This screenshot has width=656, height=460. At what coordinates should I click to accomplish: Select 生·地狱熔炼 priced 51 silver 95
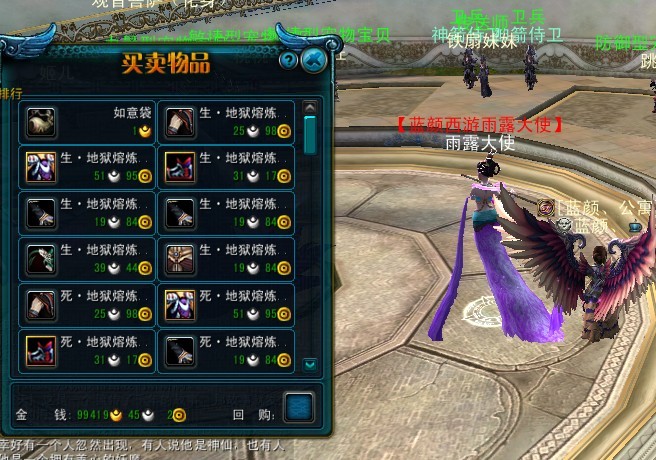tap(87, 167)
